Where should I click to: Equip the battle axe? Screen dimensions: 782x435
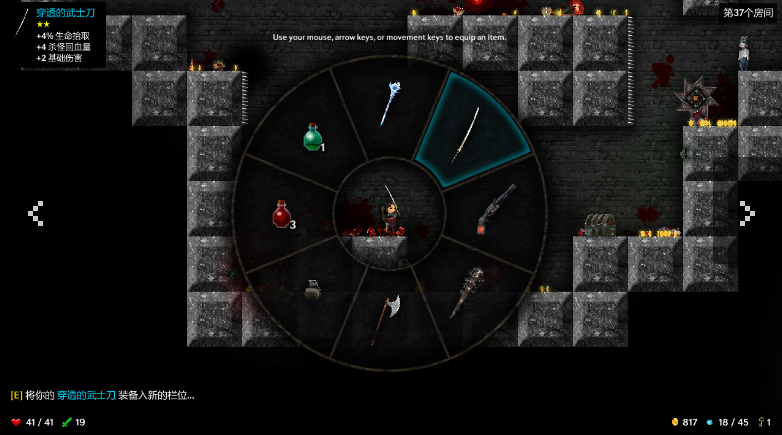coord(387,316)
